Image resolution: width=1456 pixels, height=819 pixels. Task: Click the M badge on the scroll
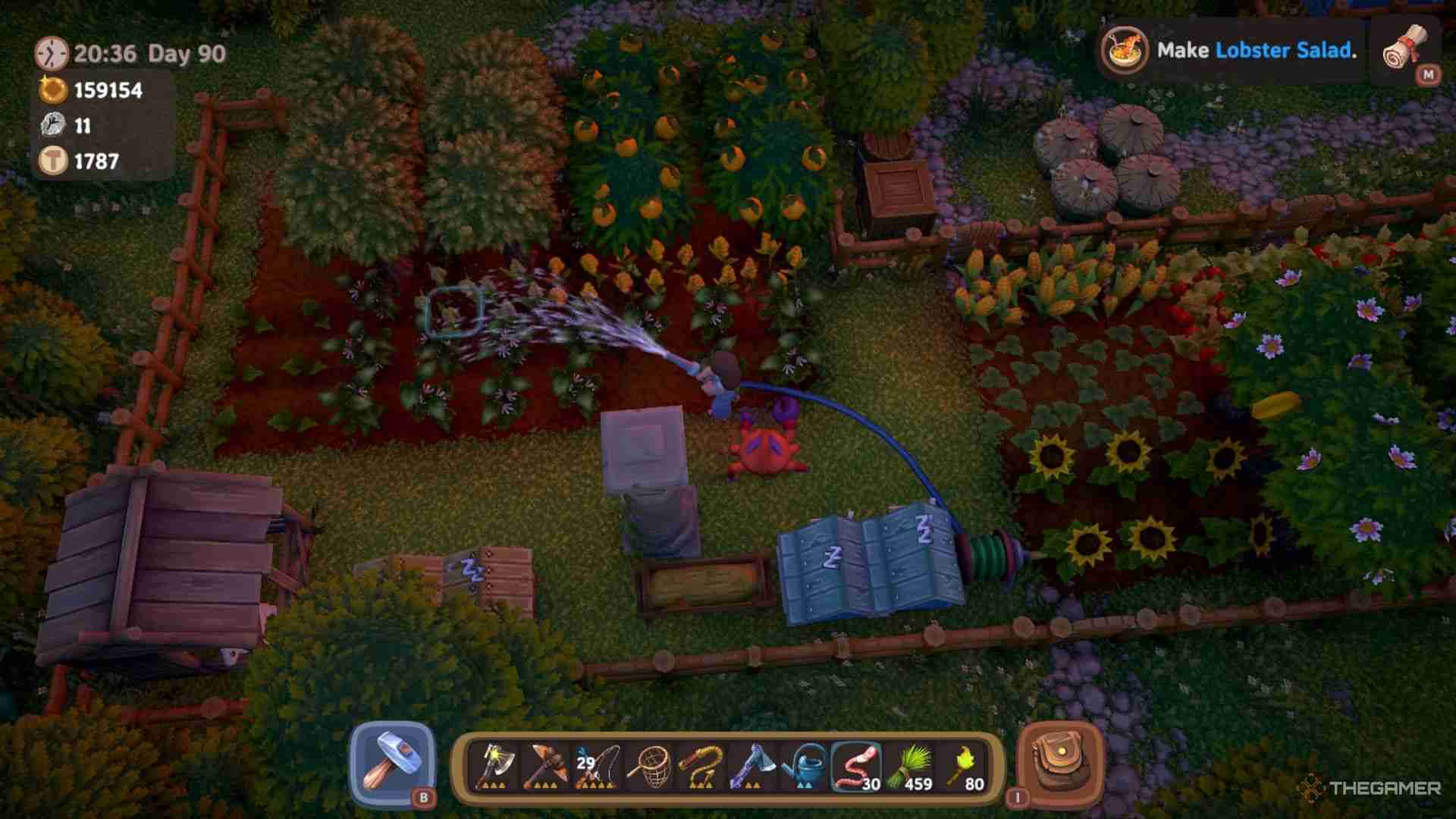click(x=1429, y=74)
